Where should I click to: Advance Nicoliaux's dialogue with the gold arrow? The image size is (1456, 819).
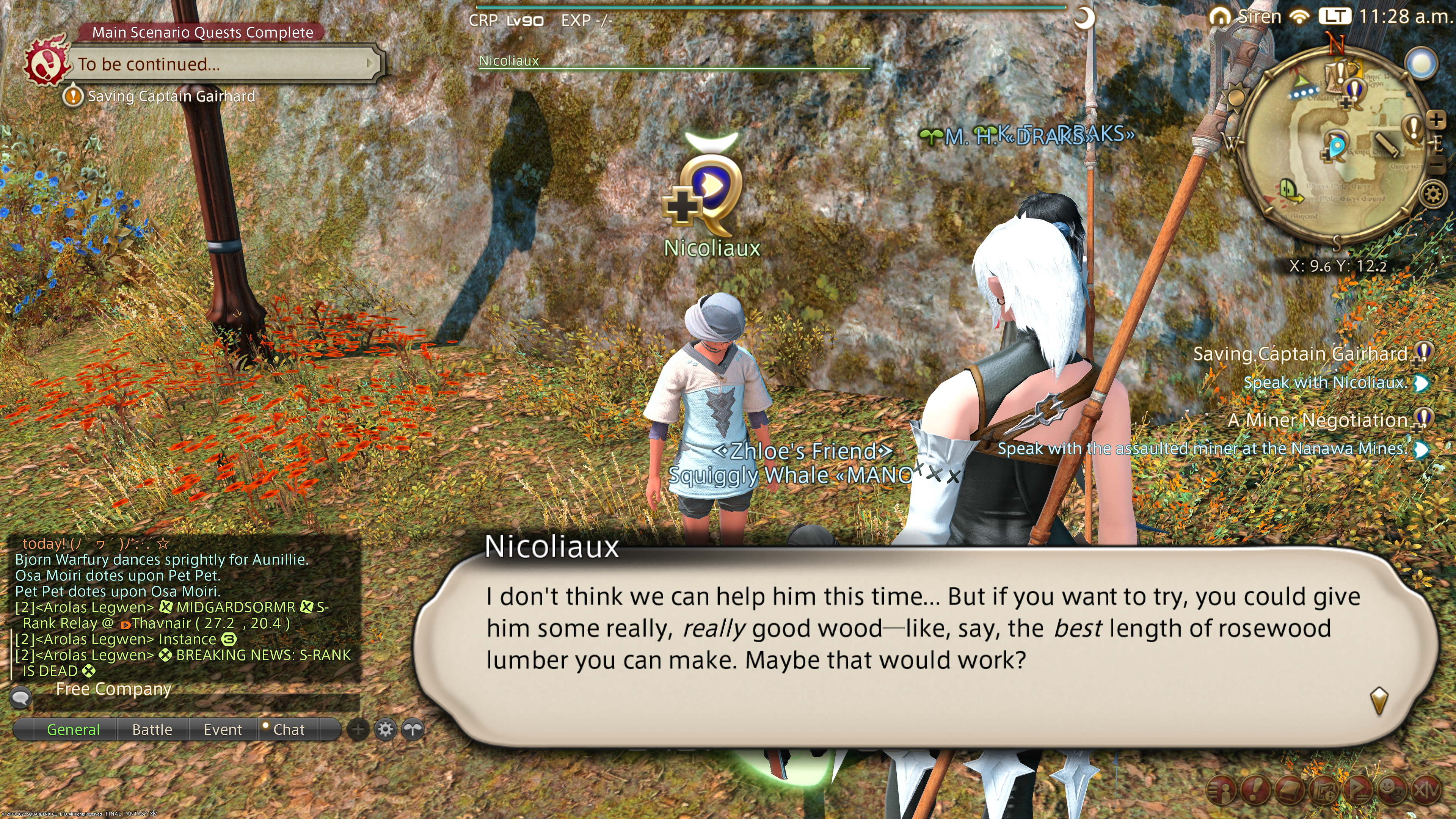[x=1379, y=701]
